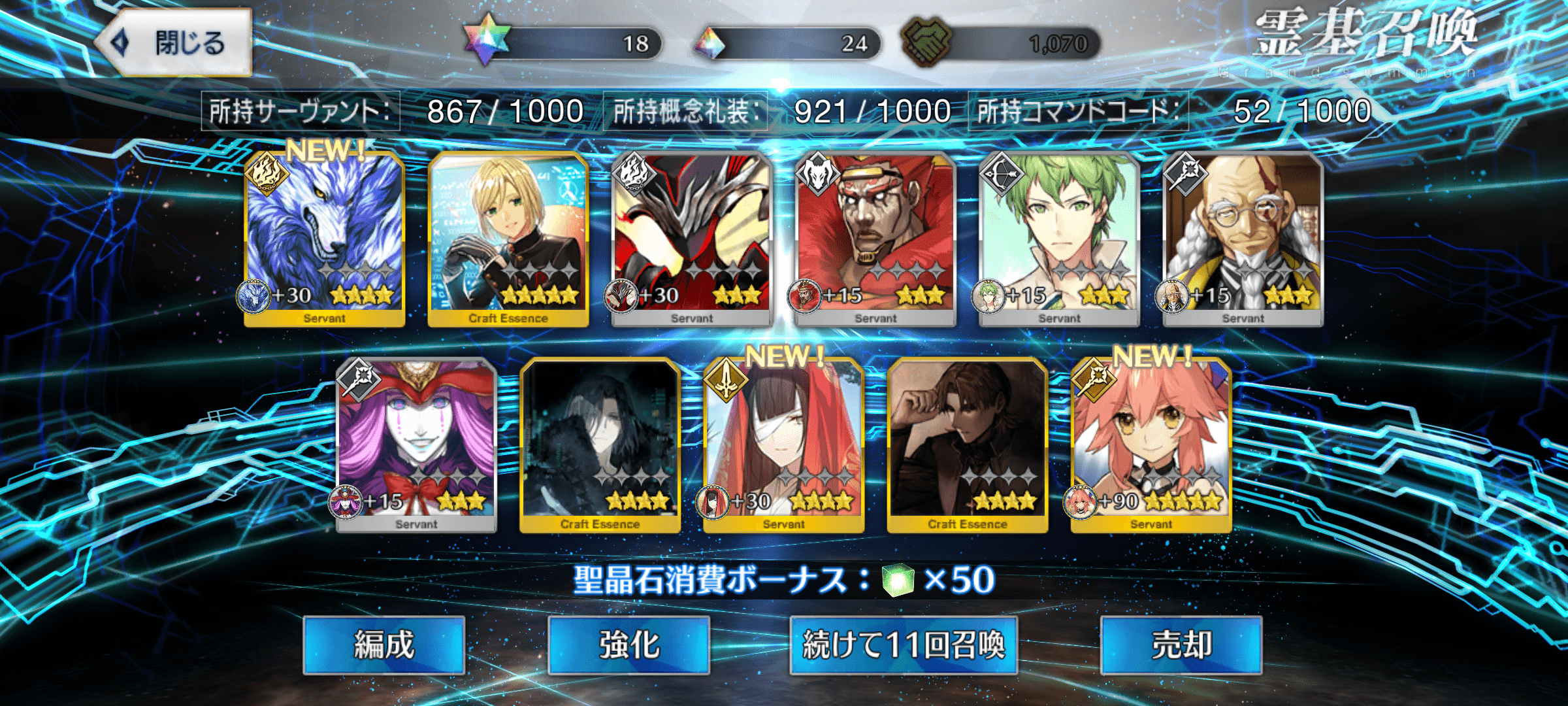The width and height of the screenshot is (1568, 706).
Task: Tap the 強化 enhance button
Action: click(629, 645)
